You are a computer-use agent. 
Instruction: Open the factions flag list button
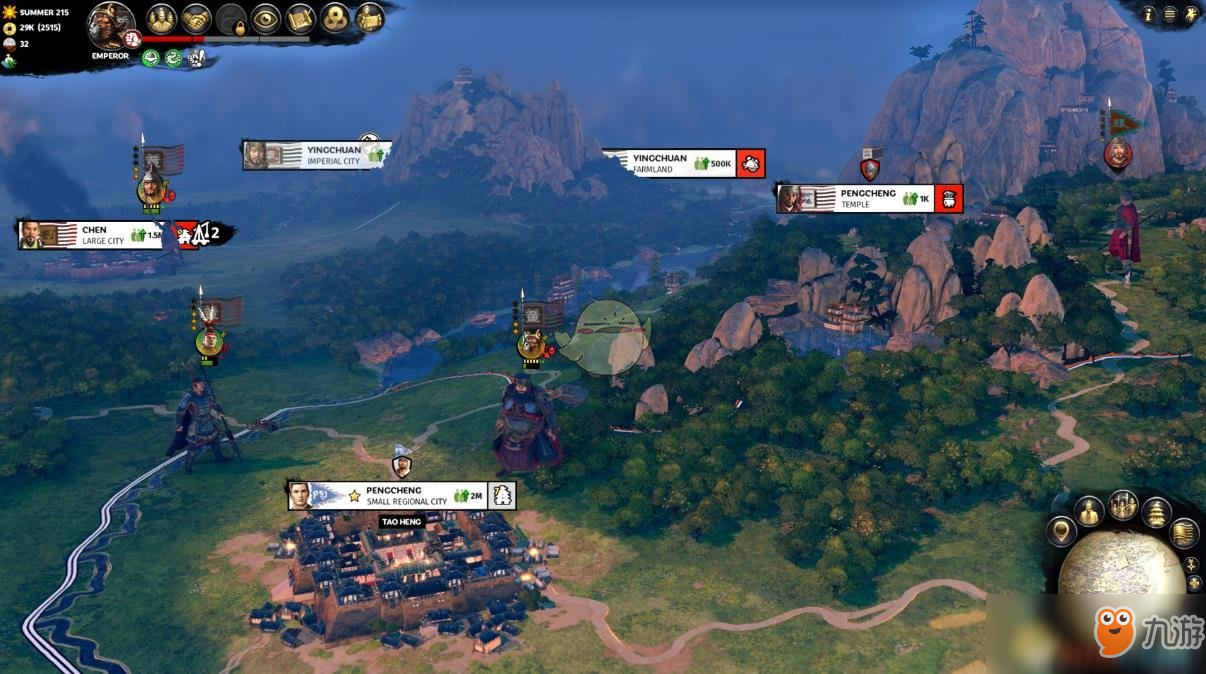pos(1184,533)
